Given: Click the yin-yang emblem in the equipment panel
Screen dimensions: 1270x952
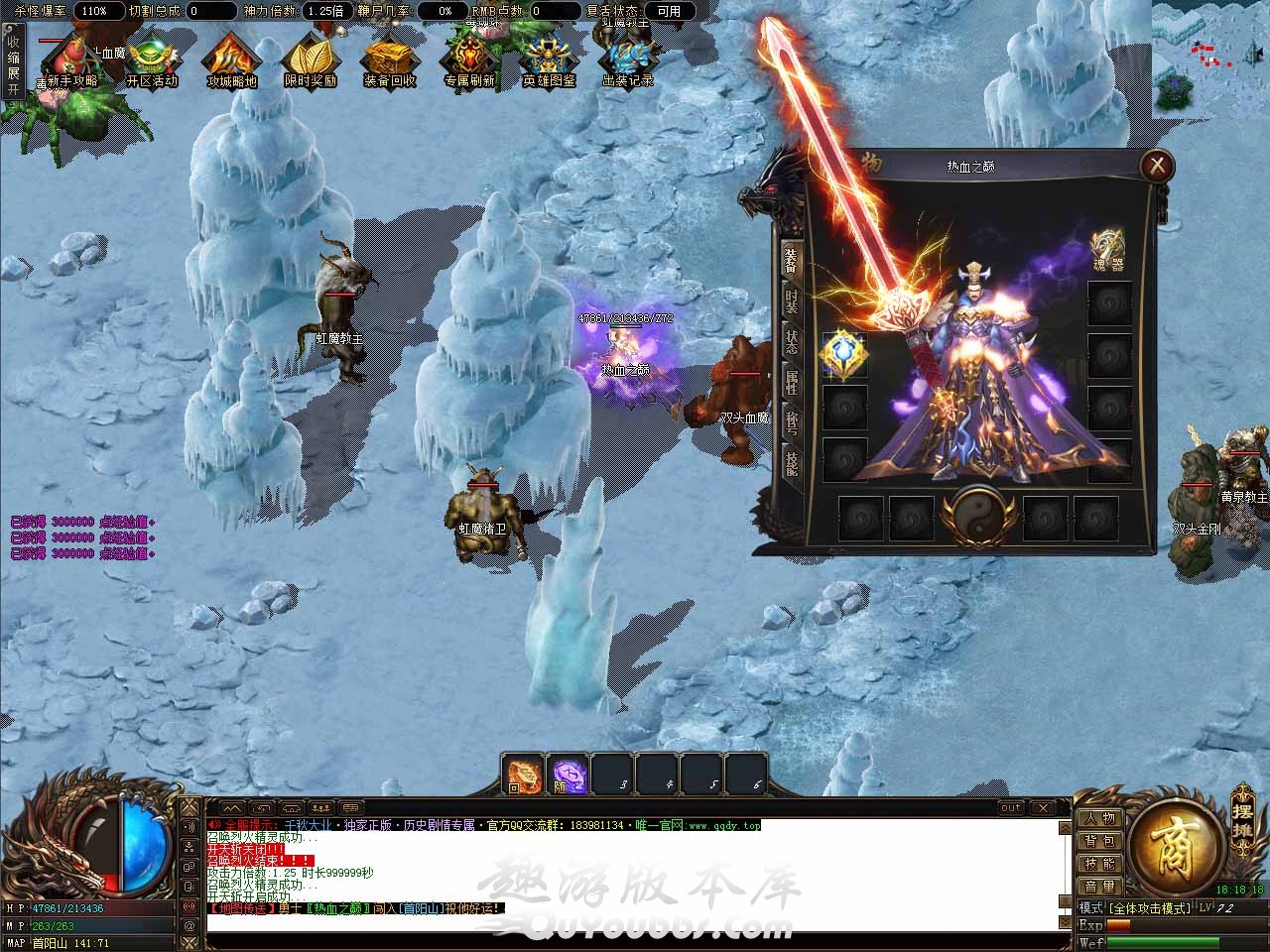Looking at the screenshot, I should [x=978, y=515].
